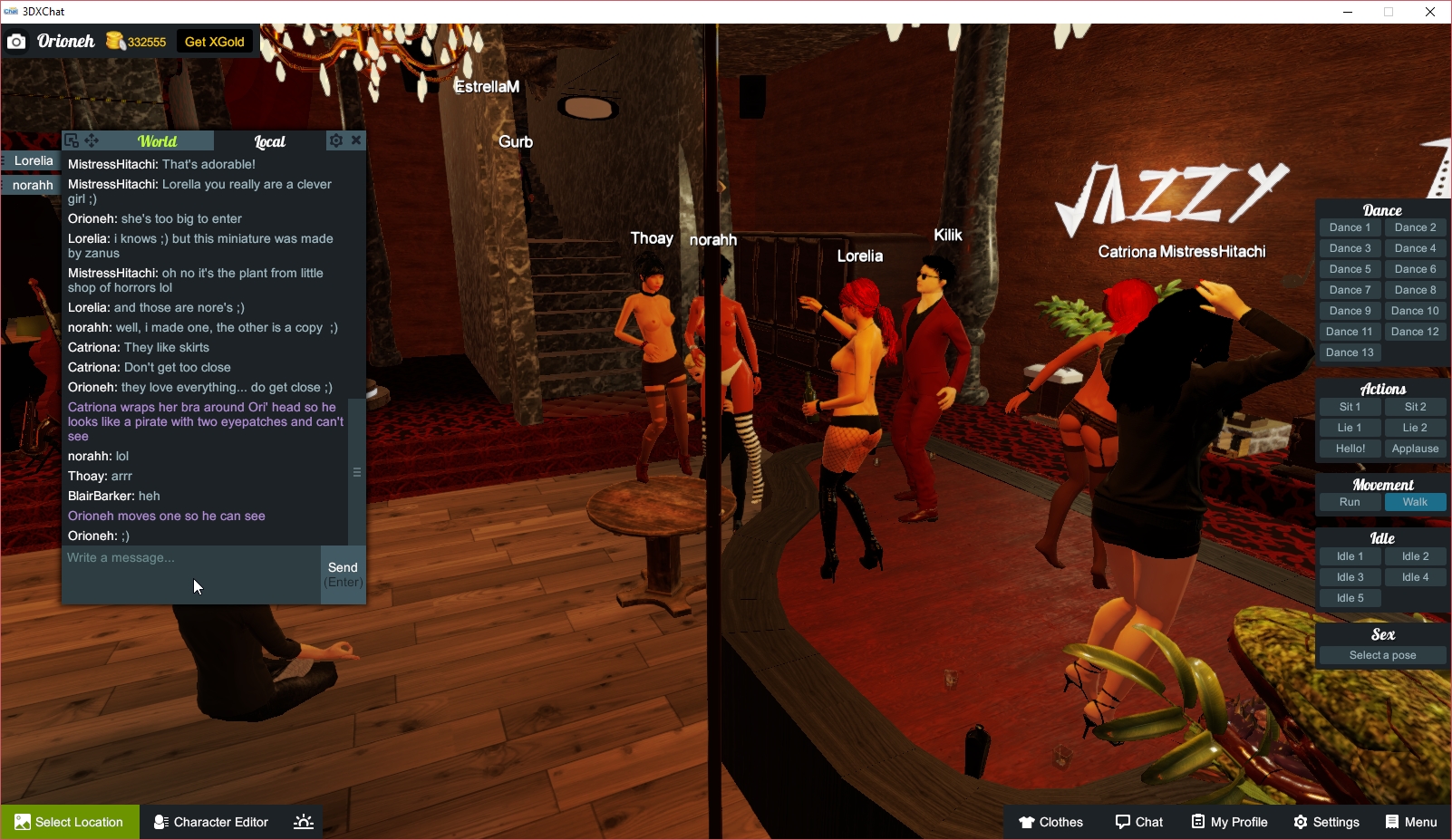Open My Profile
1452x840 pixels.
point(1229,822)
